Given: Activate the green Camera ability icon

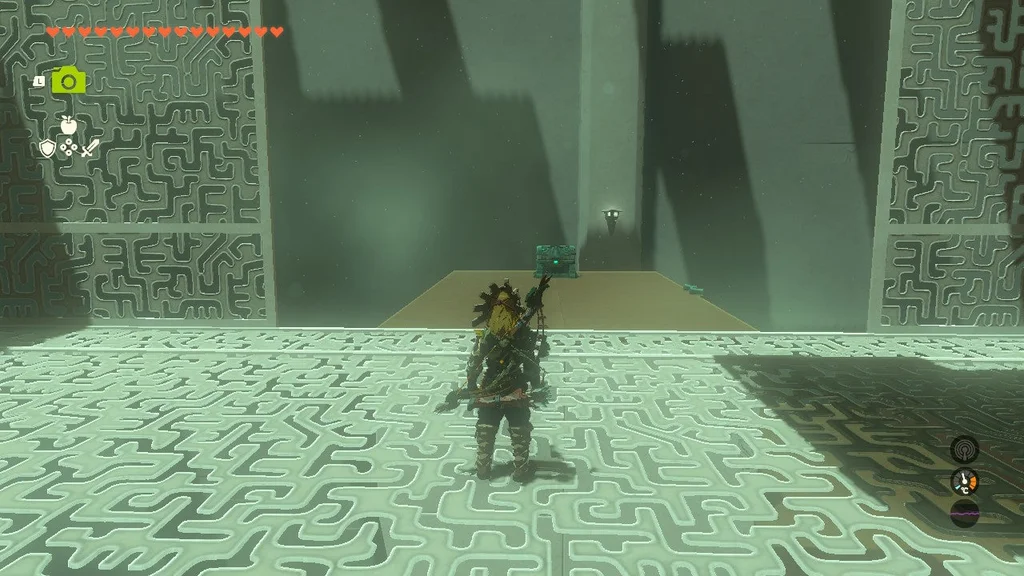Looking at the screenshot, I should click(68, 80).
